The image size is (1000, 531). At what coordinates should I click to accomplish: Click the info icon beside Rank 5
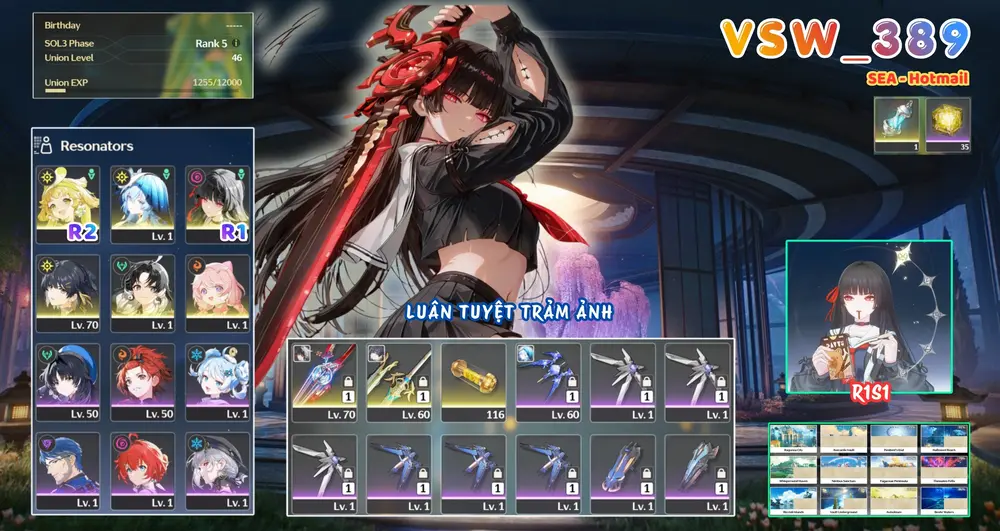[236, 43]
